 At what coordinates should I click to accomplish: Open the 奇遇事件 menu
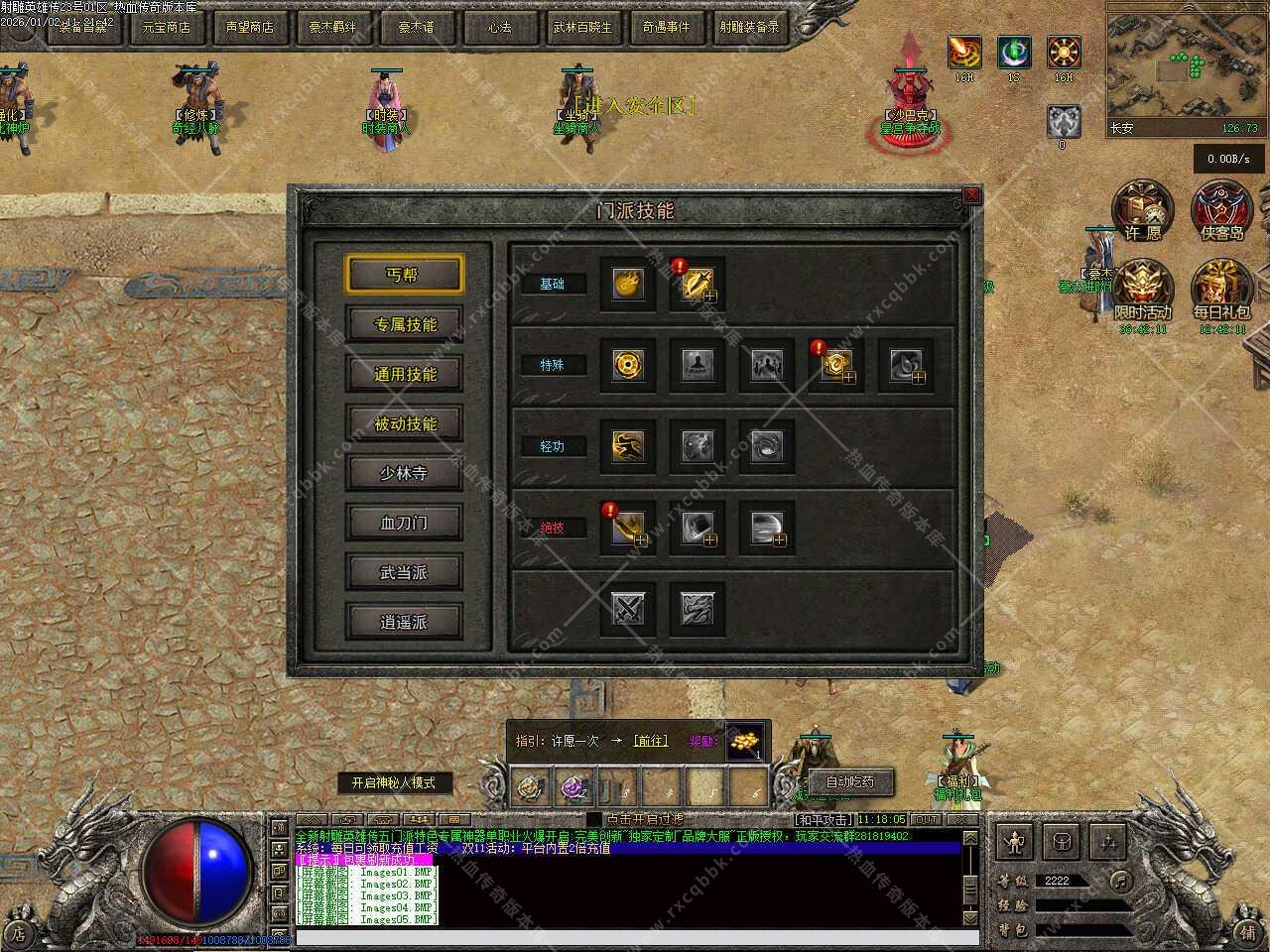667,28
